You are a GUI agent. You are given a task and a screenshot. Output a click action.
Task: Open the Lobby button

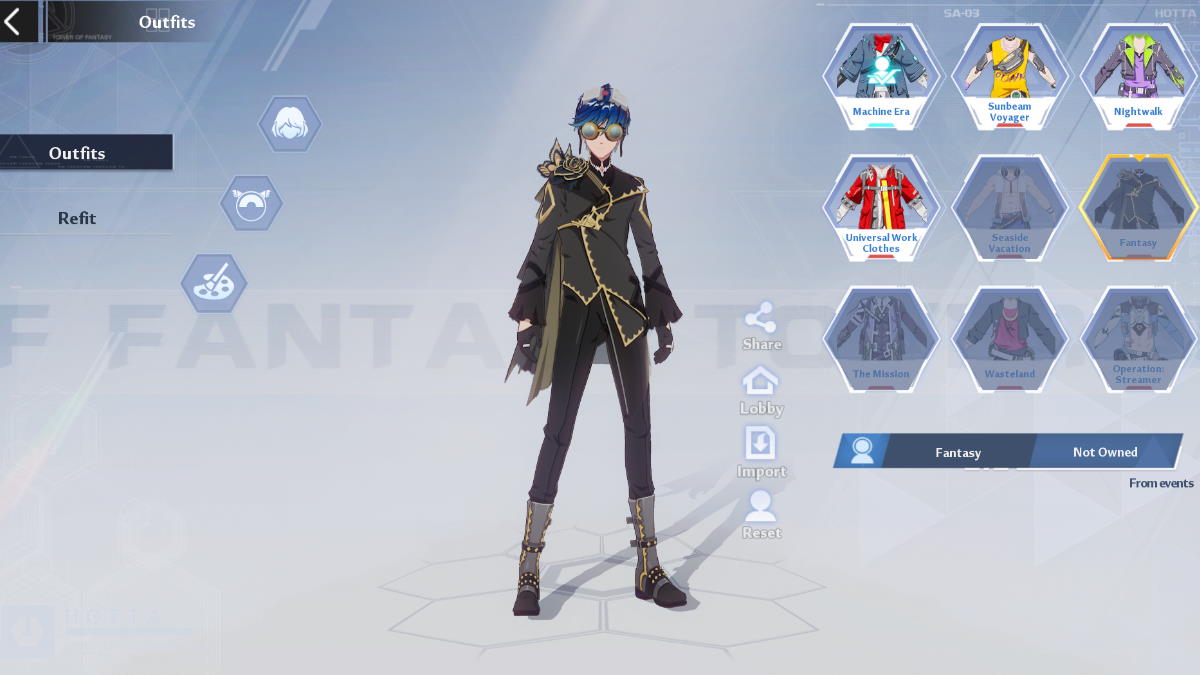tap(761, 390)
